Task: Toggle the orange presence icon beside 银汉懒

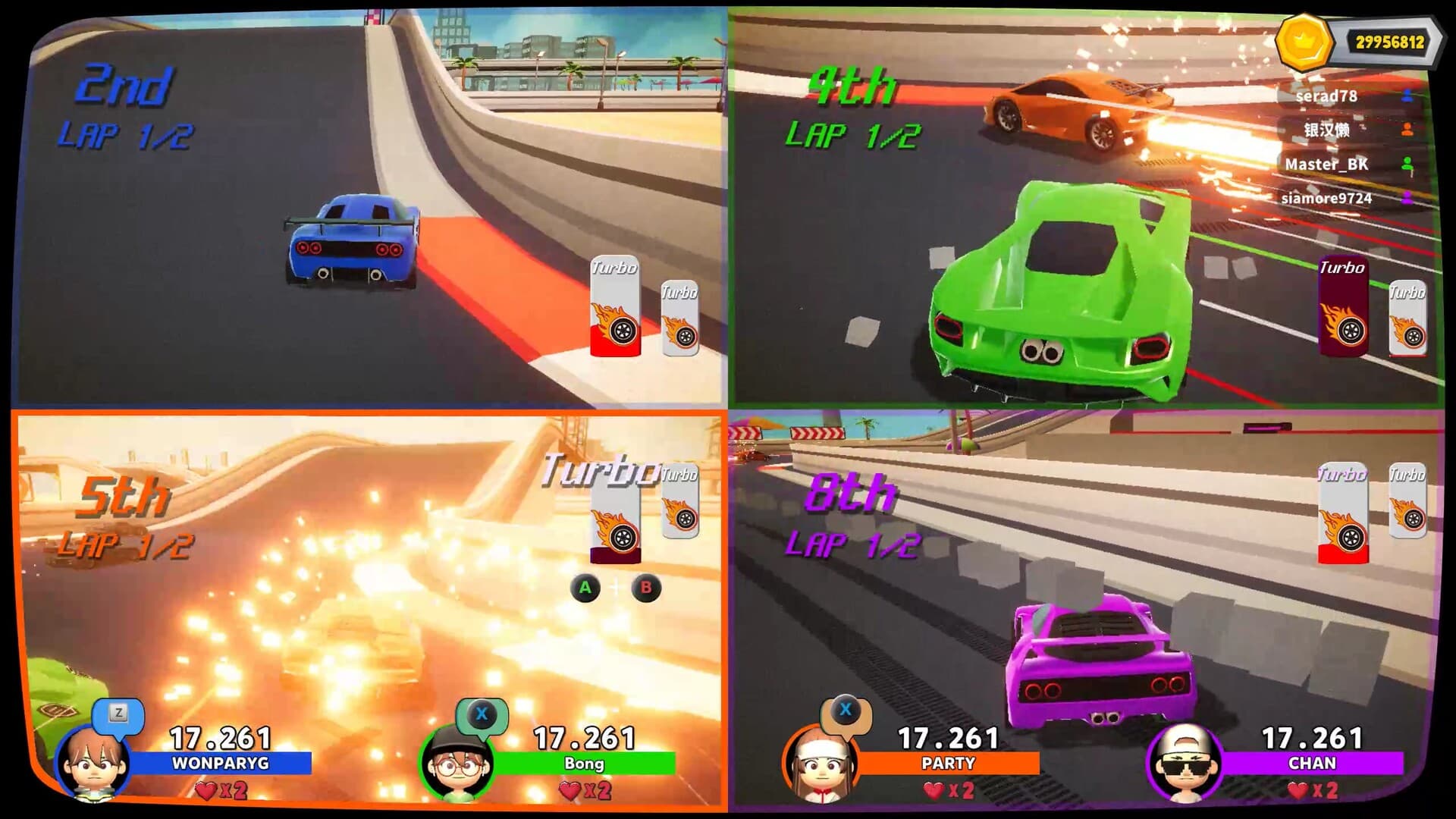Action: point(1407,130)
